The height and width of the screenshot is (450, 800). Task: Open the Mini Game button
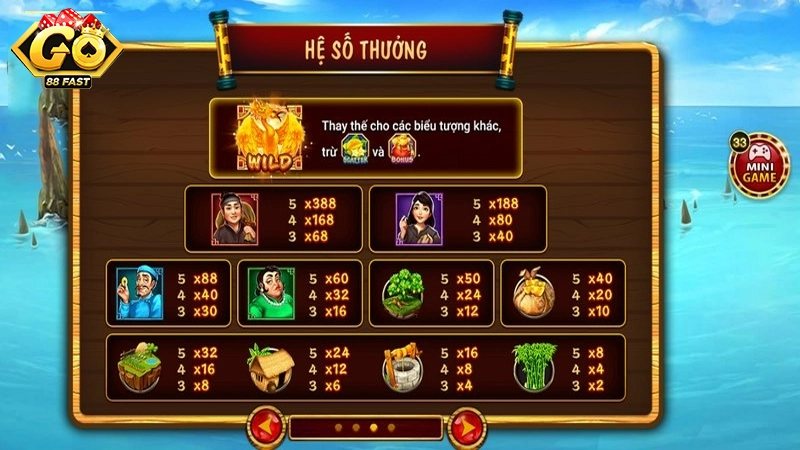point(759,163)
